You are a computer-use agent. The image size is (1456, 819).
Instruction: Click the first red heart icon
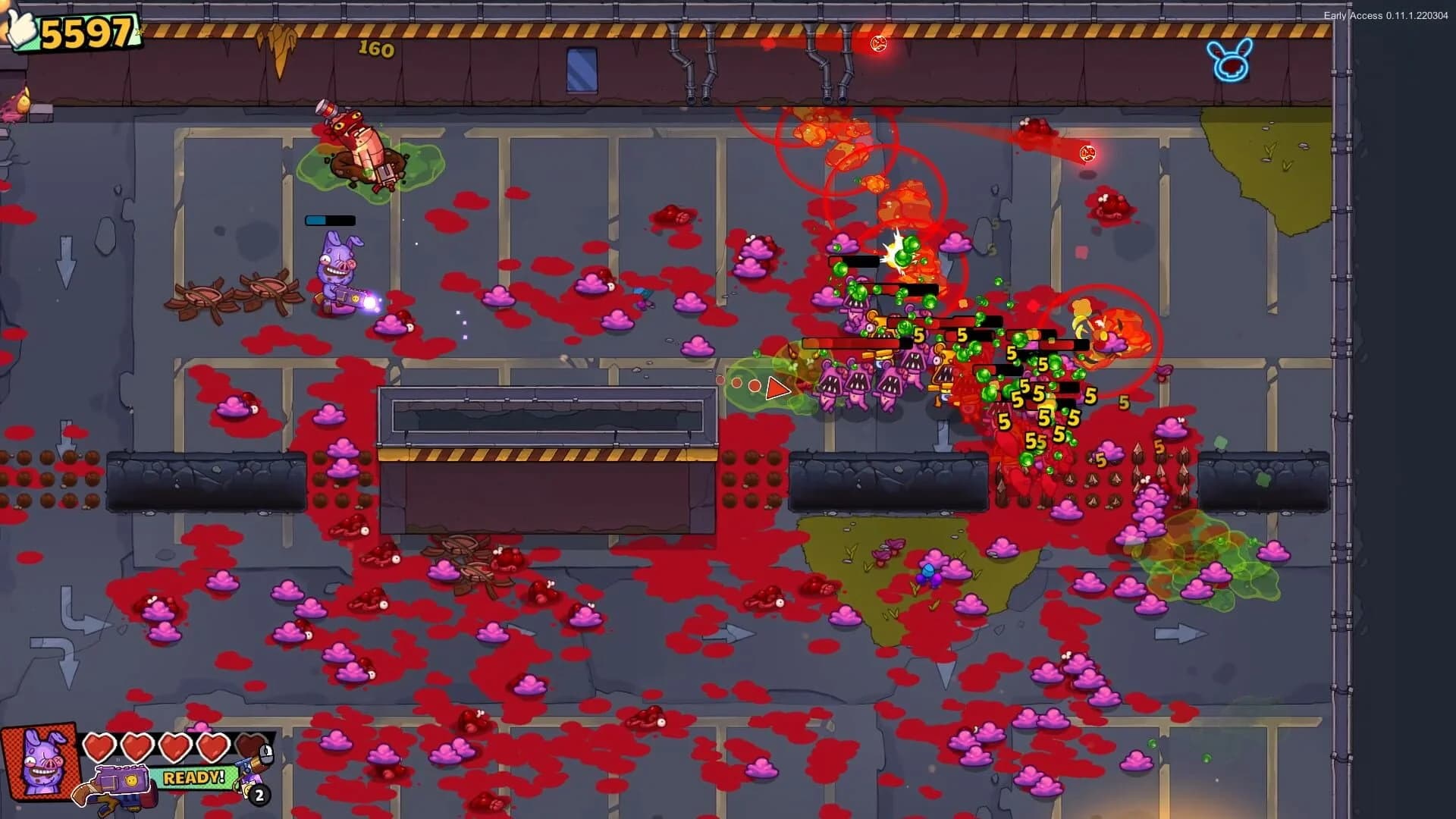pos(99,746)
